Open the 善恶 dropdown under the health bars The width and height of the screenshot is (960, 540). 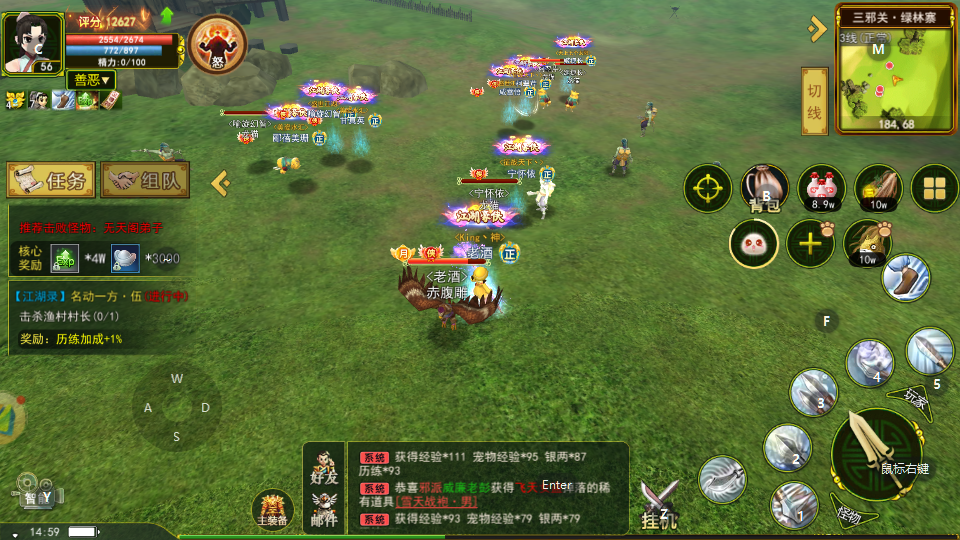pyautogui.click(x=91, y=79)
